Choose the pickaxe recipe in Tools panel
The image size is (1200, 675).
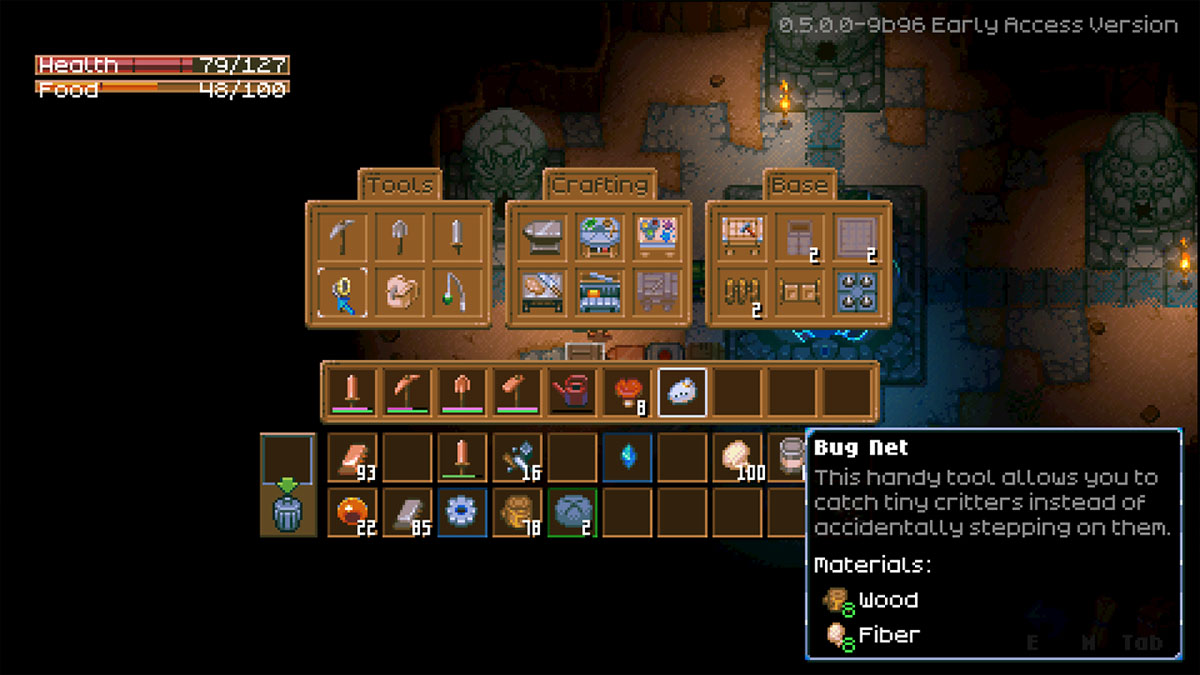click(x=342, y=237)
